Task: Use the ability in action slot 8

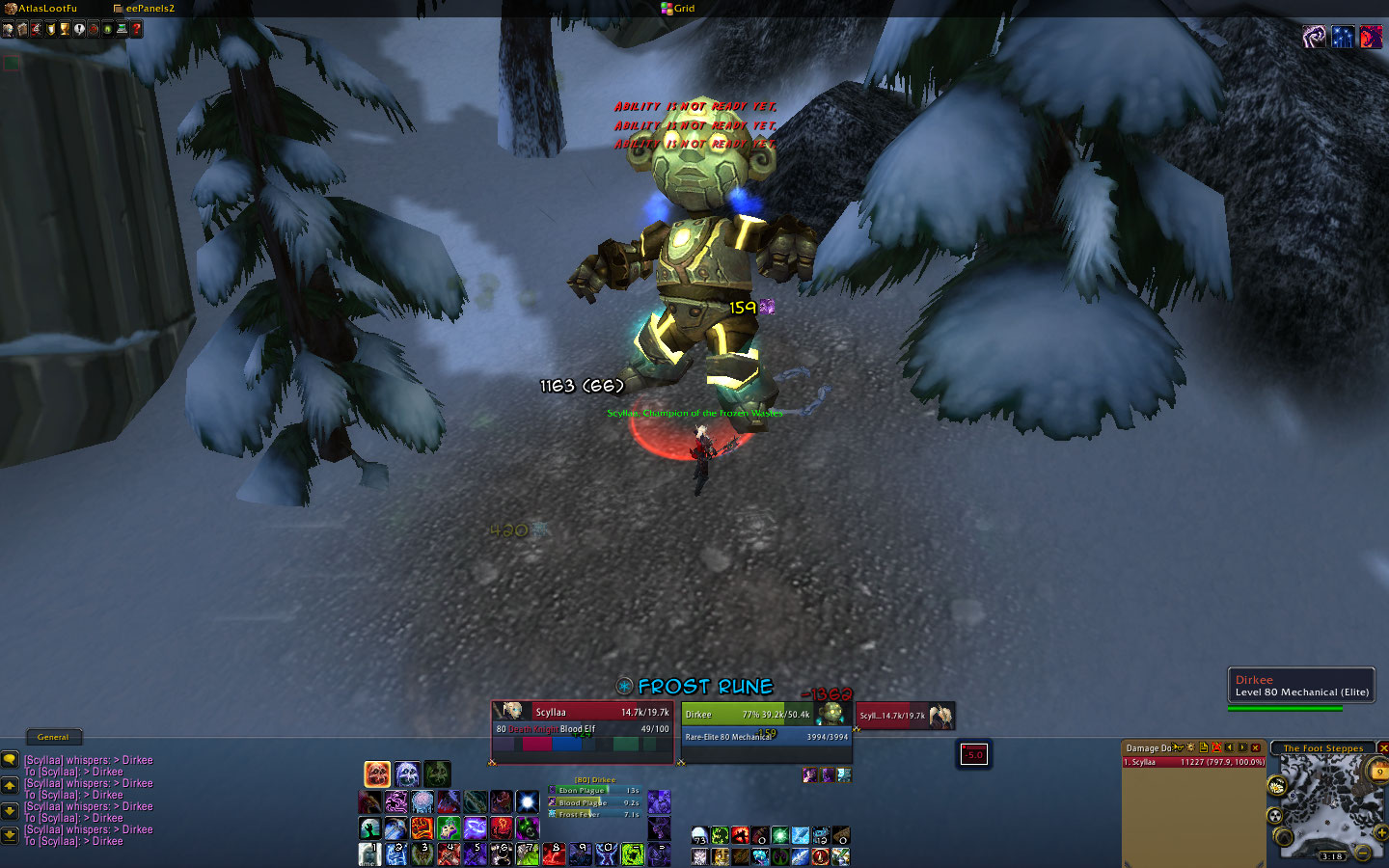Action: [553, 854]
